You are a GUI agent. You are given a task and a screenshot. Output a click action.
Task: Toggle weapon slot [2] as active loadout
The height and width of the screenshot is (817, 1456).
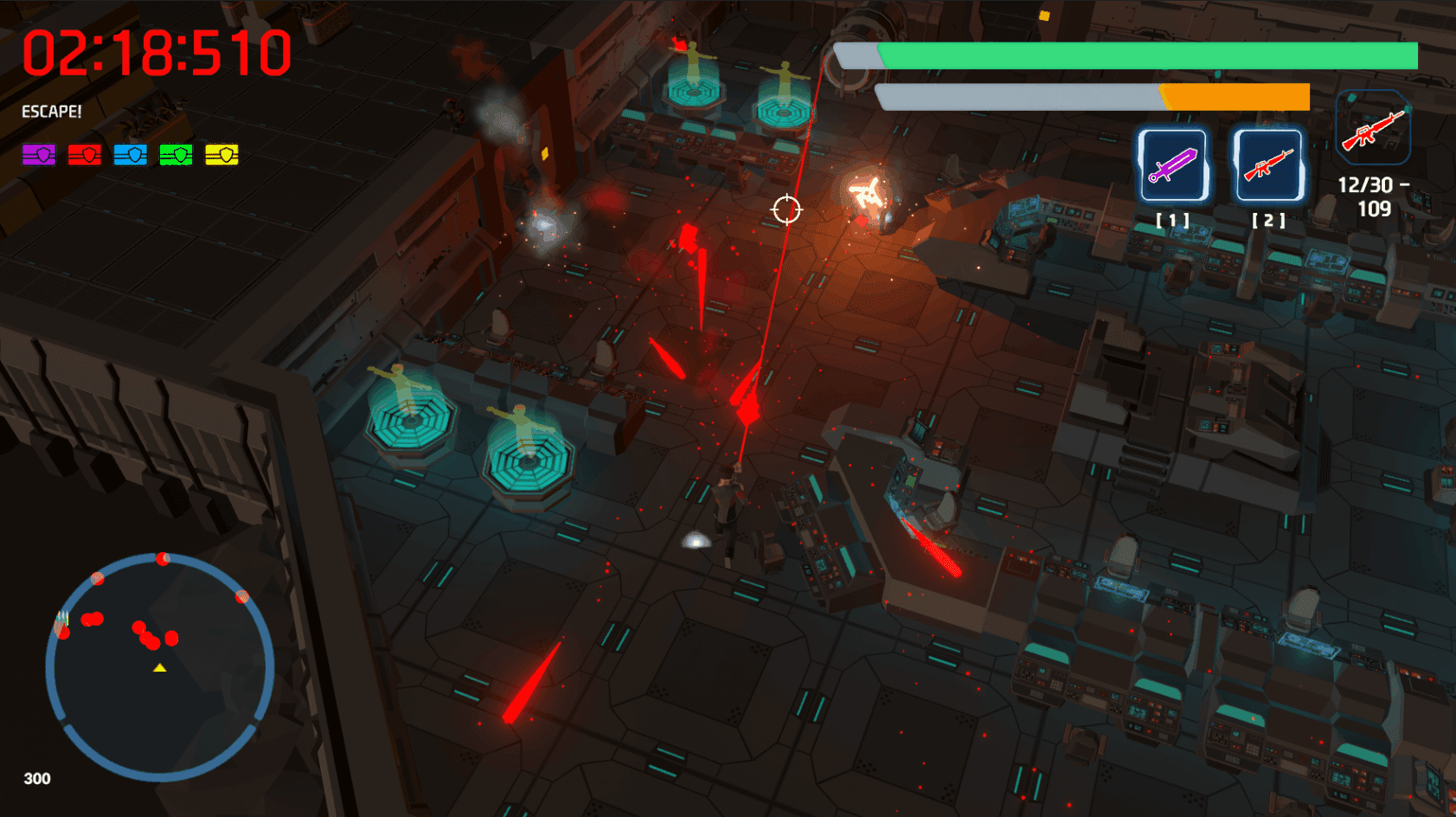(x=1267, y=164)
